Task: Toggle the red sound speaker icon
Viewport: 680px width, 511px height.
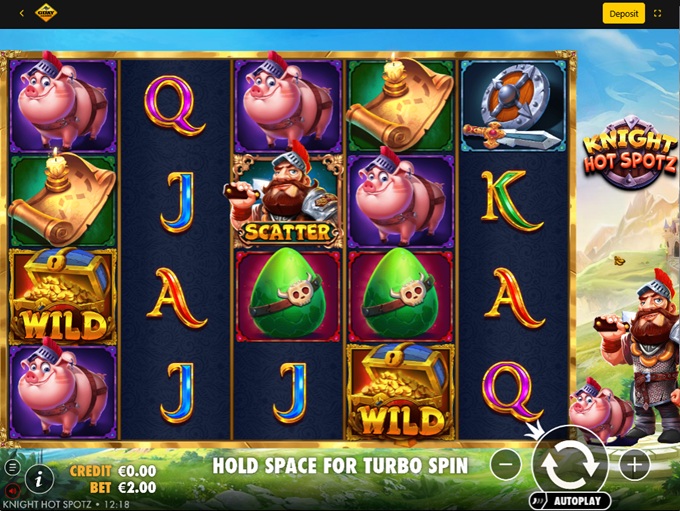Action: (x=12, y=490)
